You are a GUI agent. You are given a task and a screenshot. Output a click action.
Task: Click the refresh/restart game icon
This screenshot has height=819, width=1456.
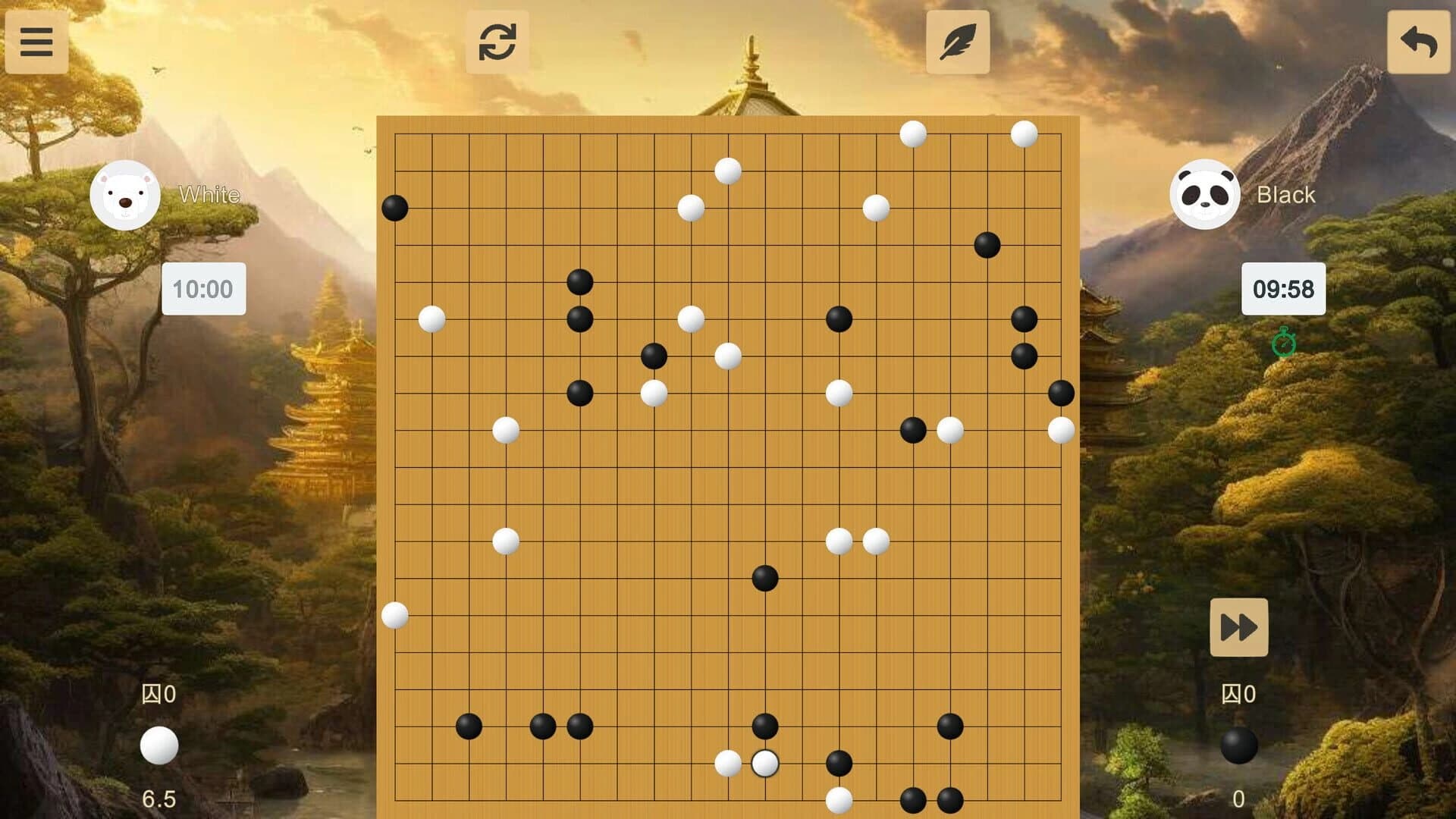497,42
